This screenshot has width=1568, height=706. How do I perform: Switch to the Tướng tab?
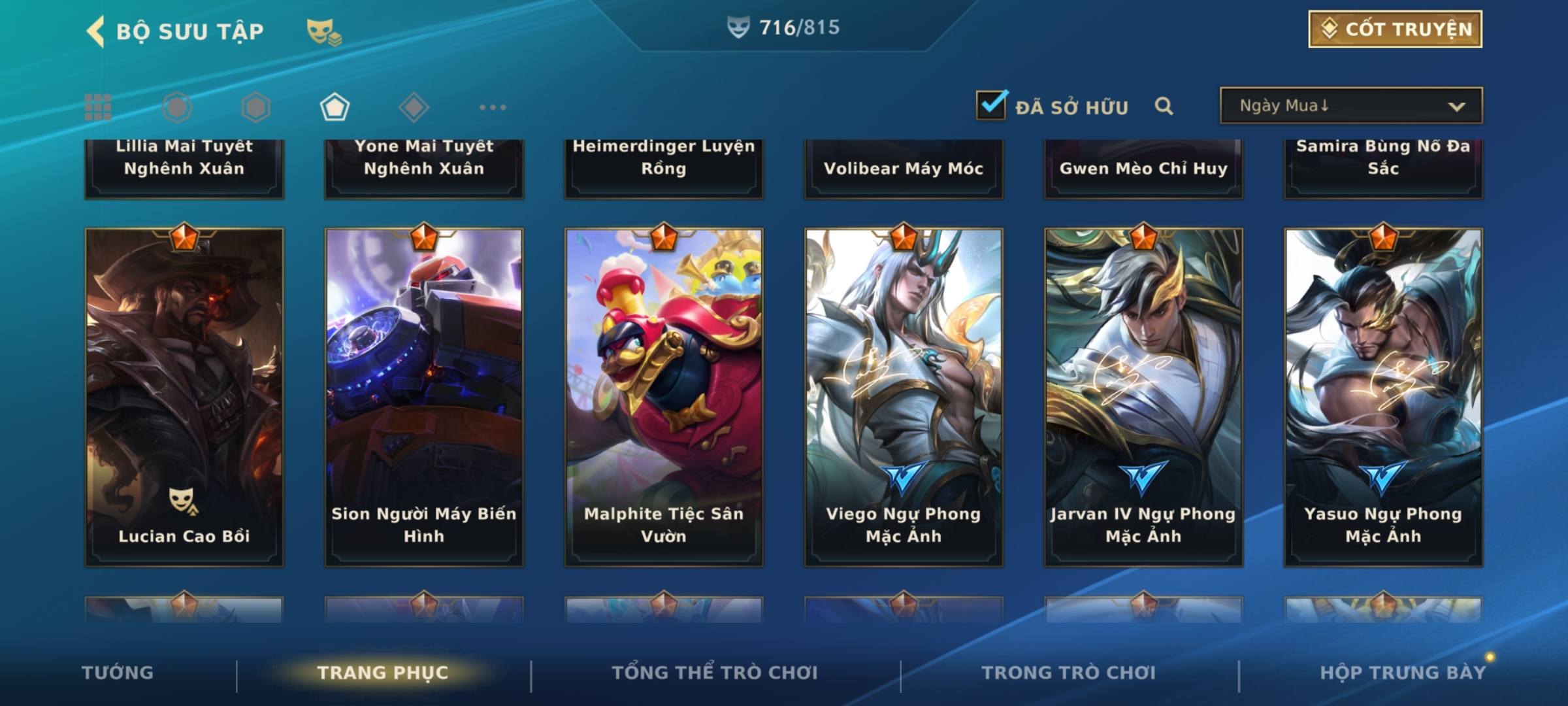click(x=118, y=673)
